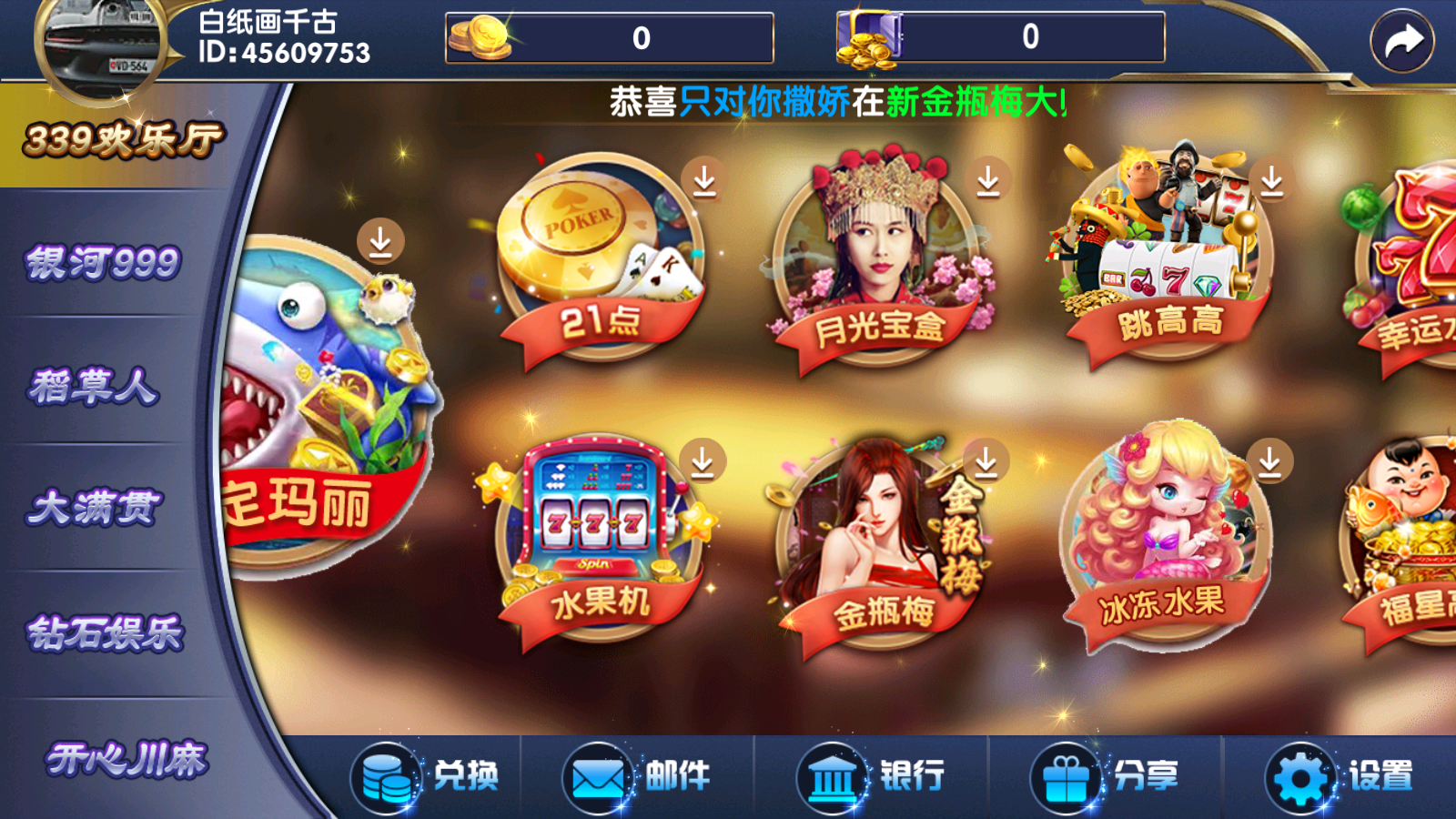Choose the 冰冻水果 game

click(x=1165, y=541)
